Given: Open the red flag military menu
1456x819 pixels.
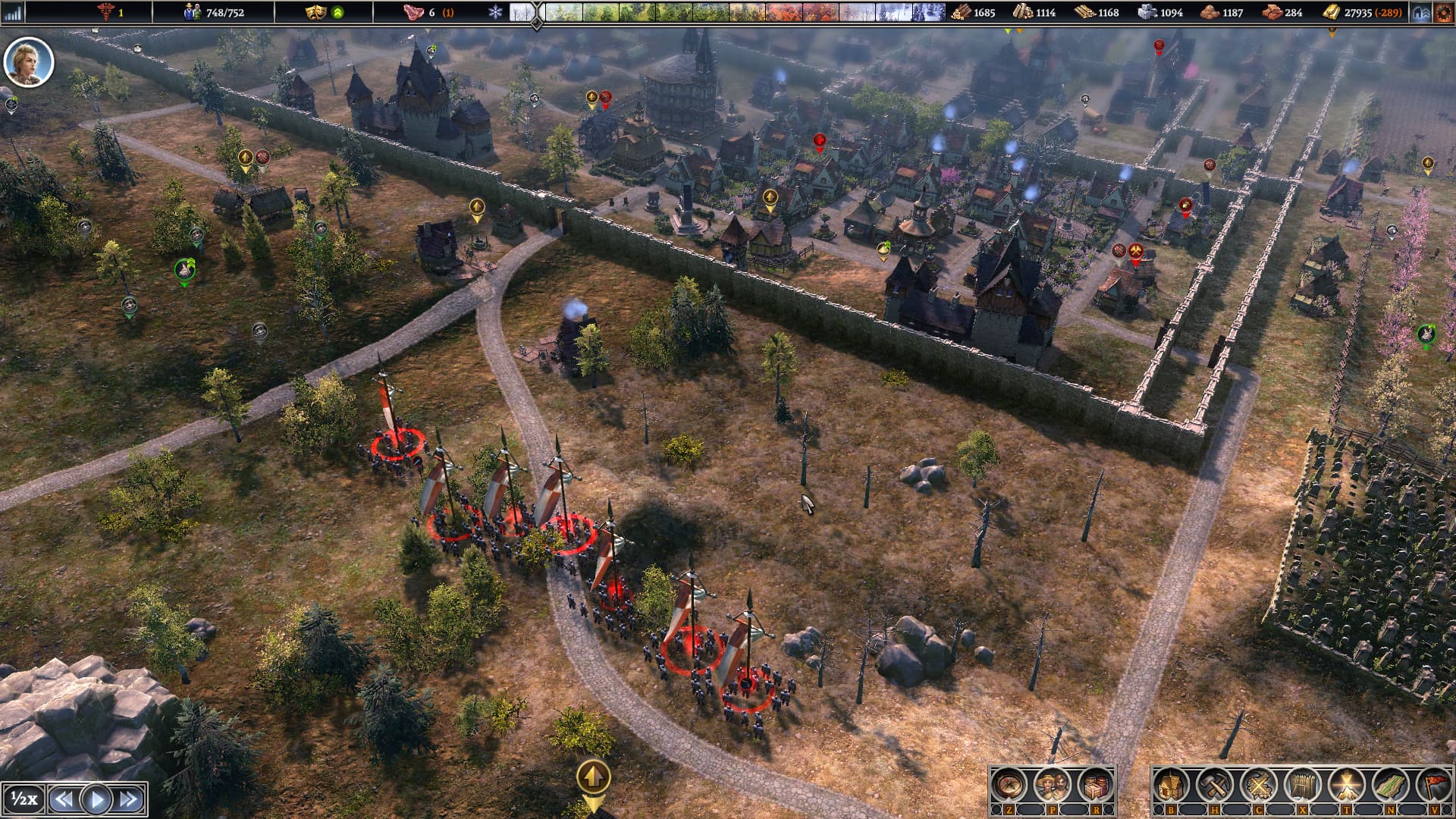Looking at the screenshot, I should pyautogui.click(x=1434, y=786).
